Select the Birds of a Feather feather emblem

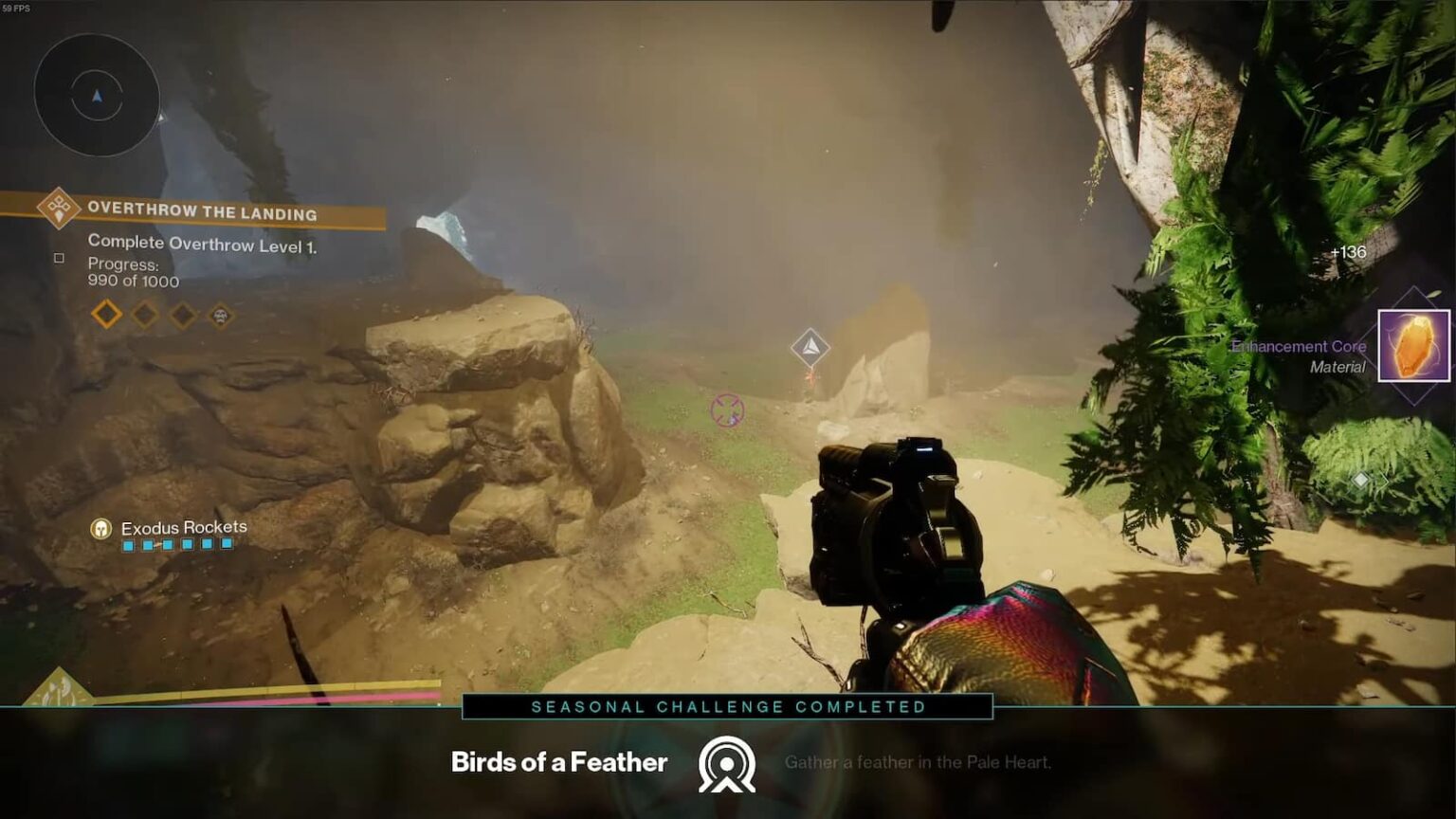726,763
